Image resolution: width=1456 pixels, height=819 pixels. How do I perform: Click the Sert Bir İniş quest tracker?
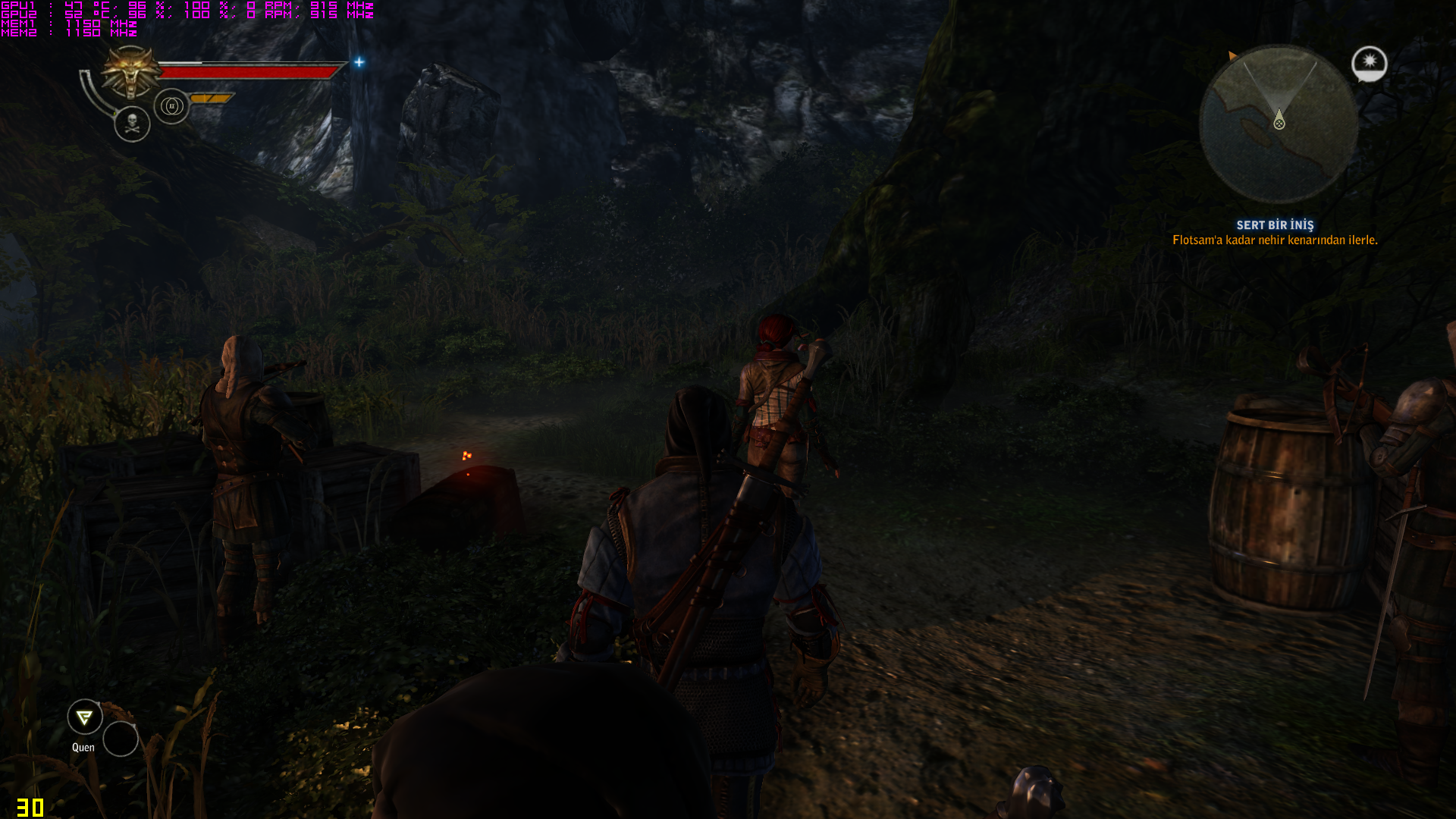click(x=1275, y=225)
